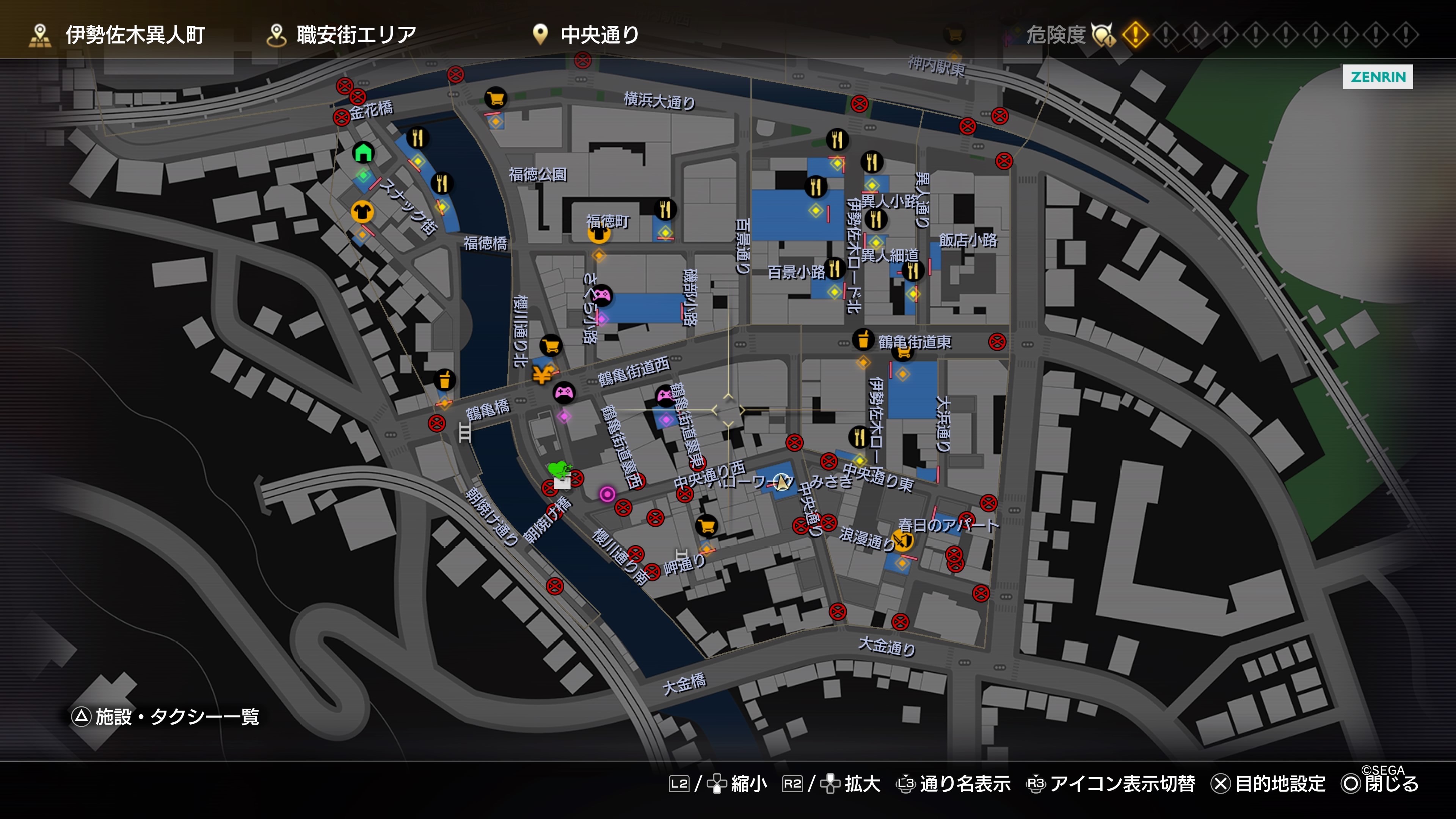Click the player arrow marker at ハローワーク

coord(782,482)
